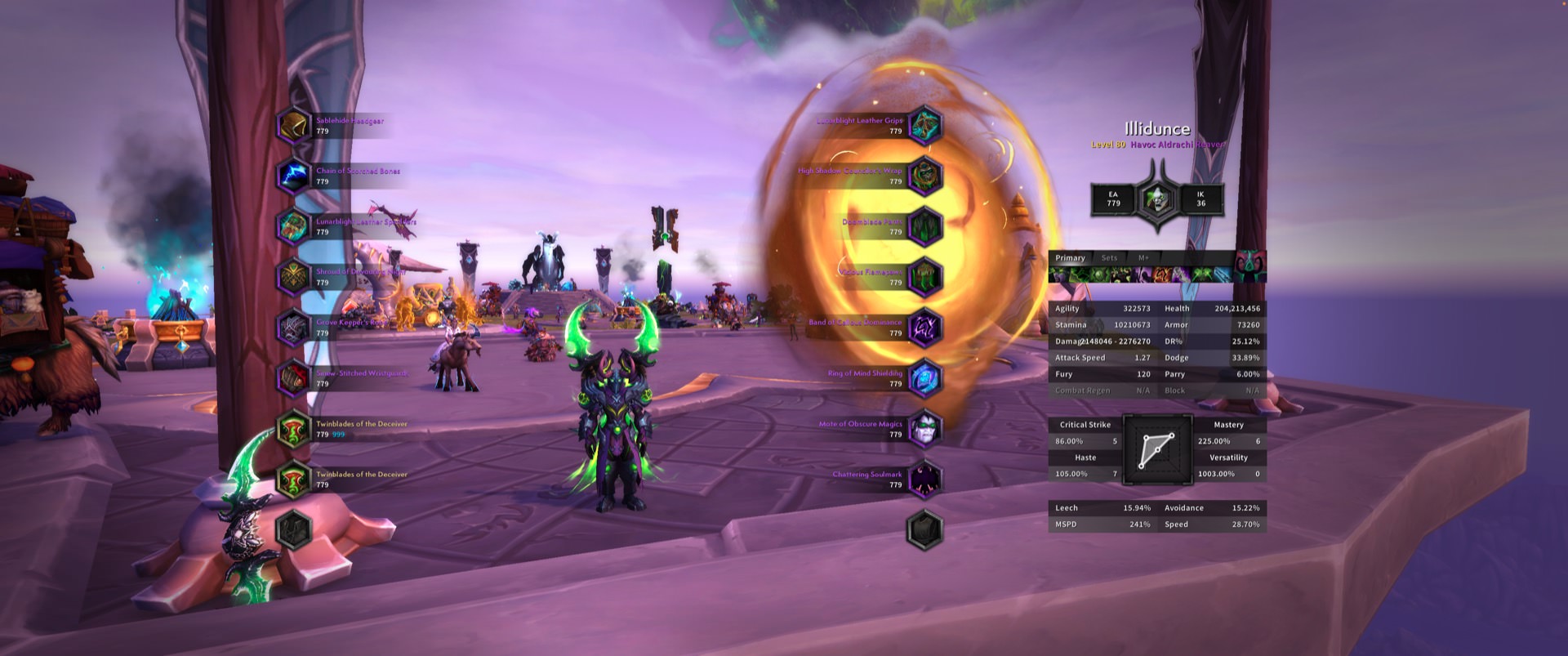This screenshot has width=1568, height=656.
Task: Select the High Shadow Councilor's Wrap
Action: [924, 176]
